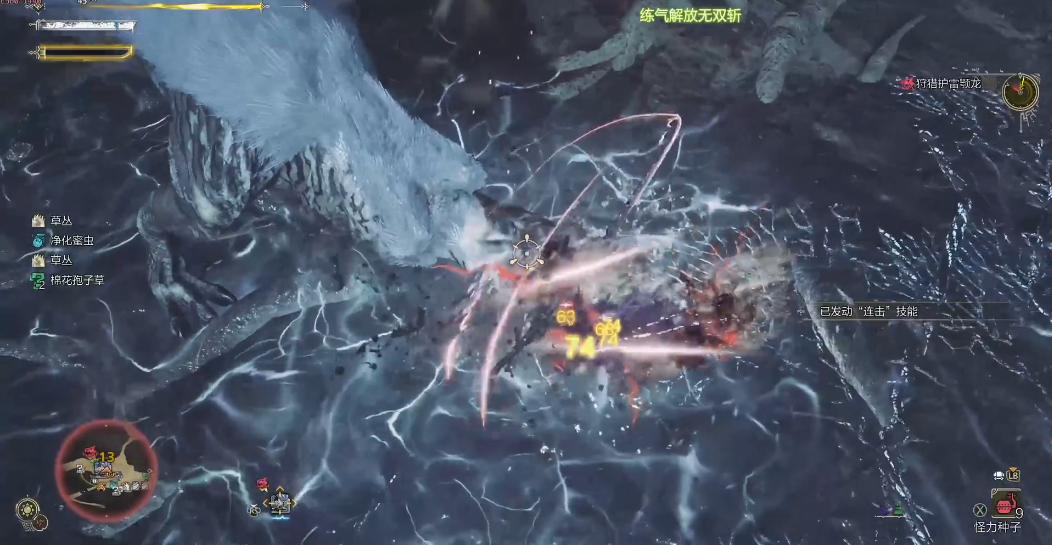The width and height of the screenshot is (1052, 545).
Task: Click the sun time-of-day icon
Action: [26, 509]
